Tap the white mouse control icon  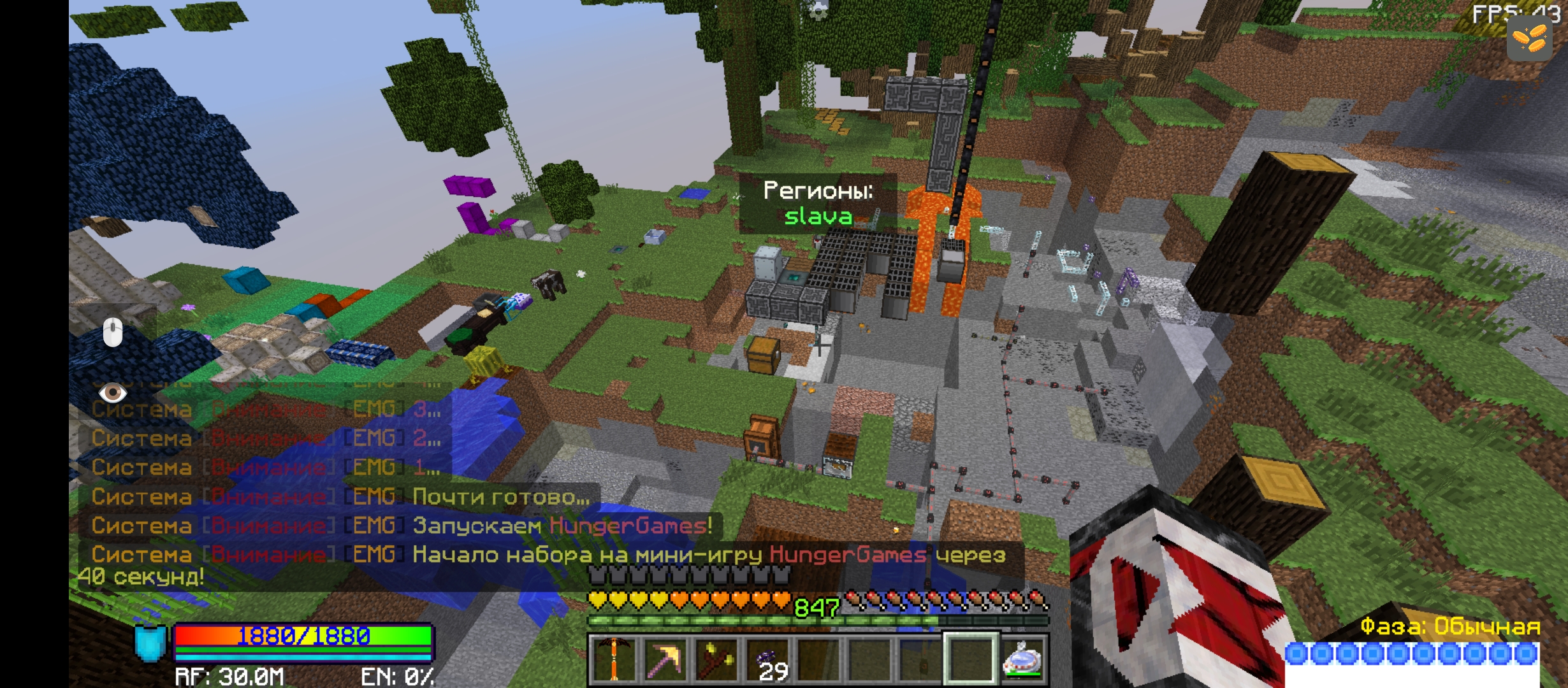tap(113, 333)
